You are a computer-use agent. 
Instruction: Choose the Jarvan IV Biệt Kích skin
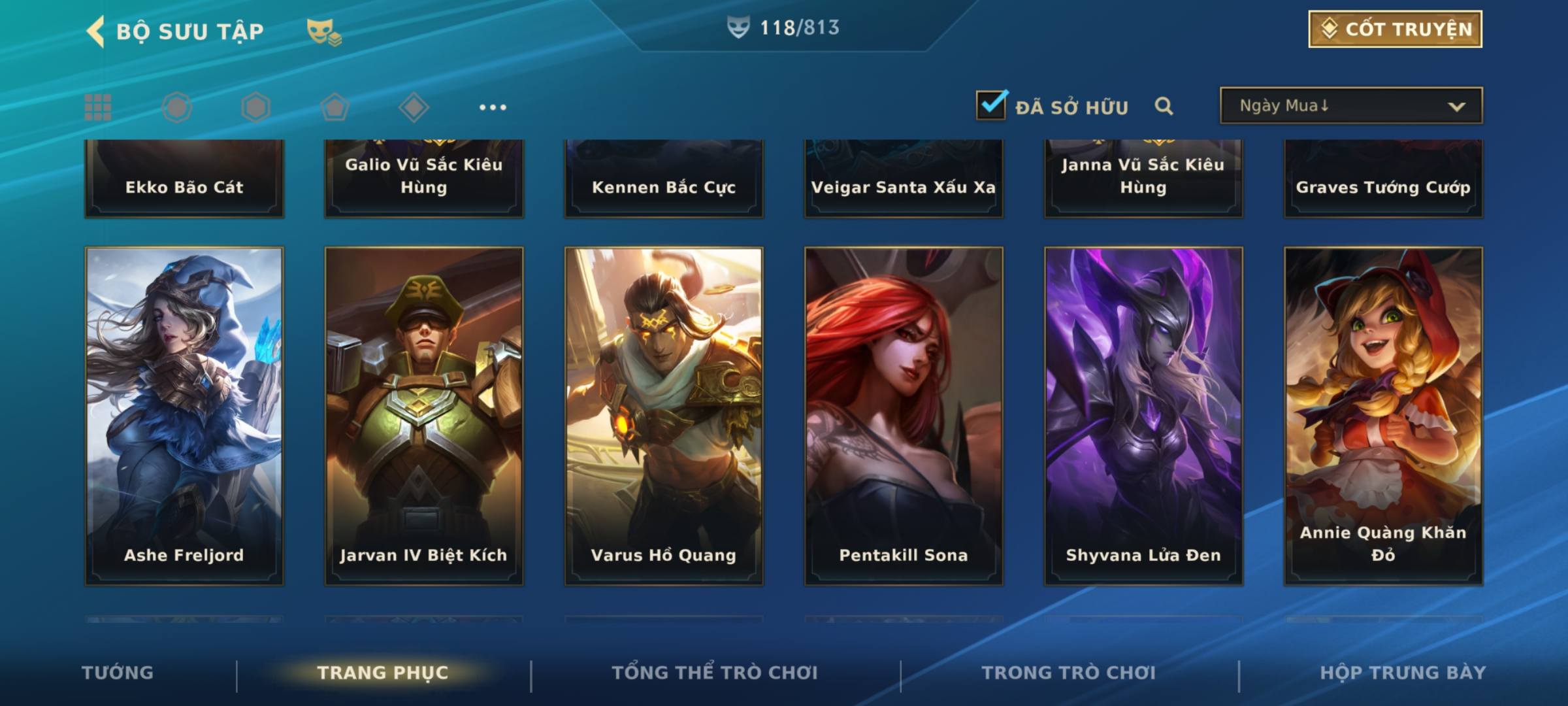[424, 415]
